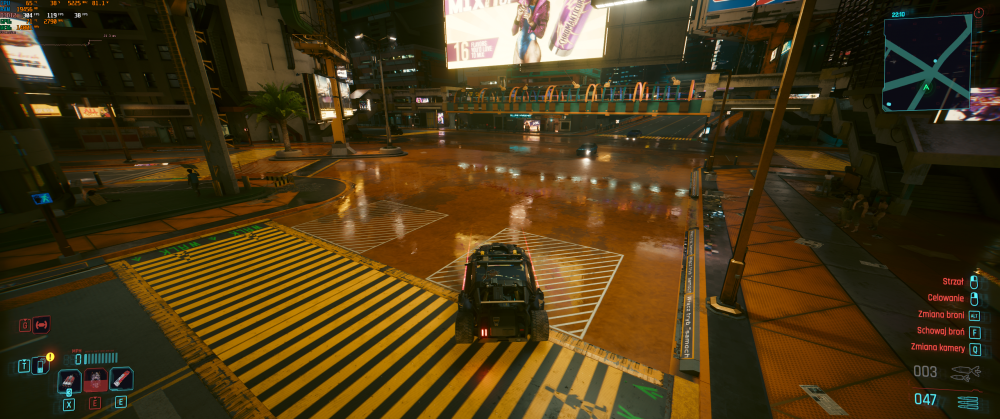Choose the red inhaler consumable slot
Image resolution: width=1000 pixels, height=419 pixels.
(121, 379)
